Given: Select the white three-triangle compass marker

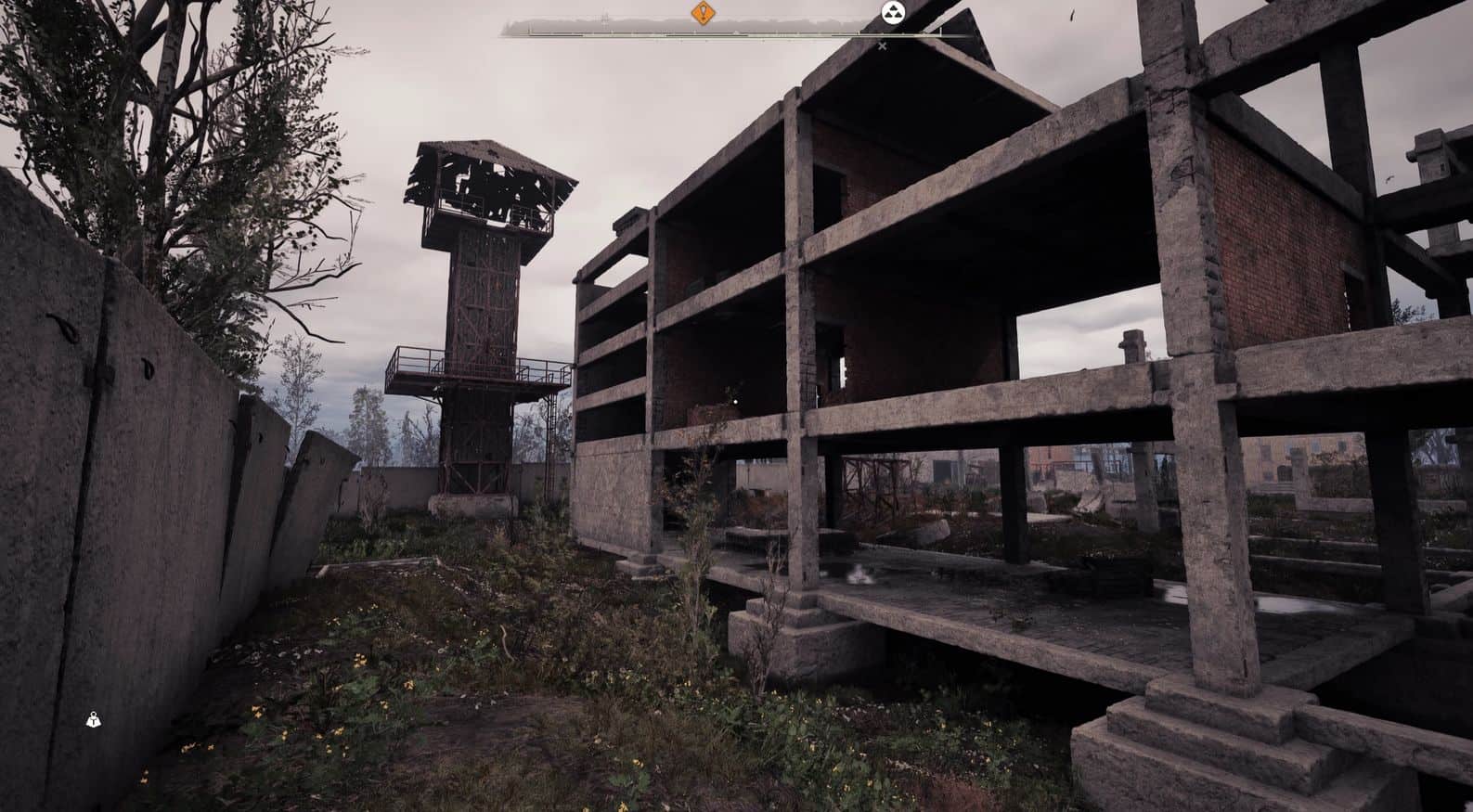Looking at the screenshot, I should click(893, 12).
